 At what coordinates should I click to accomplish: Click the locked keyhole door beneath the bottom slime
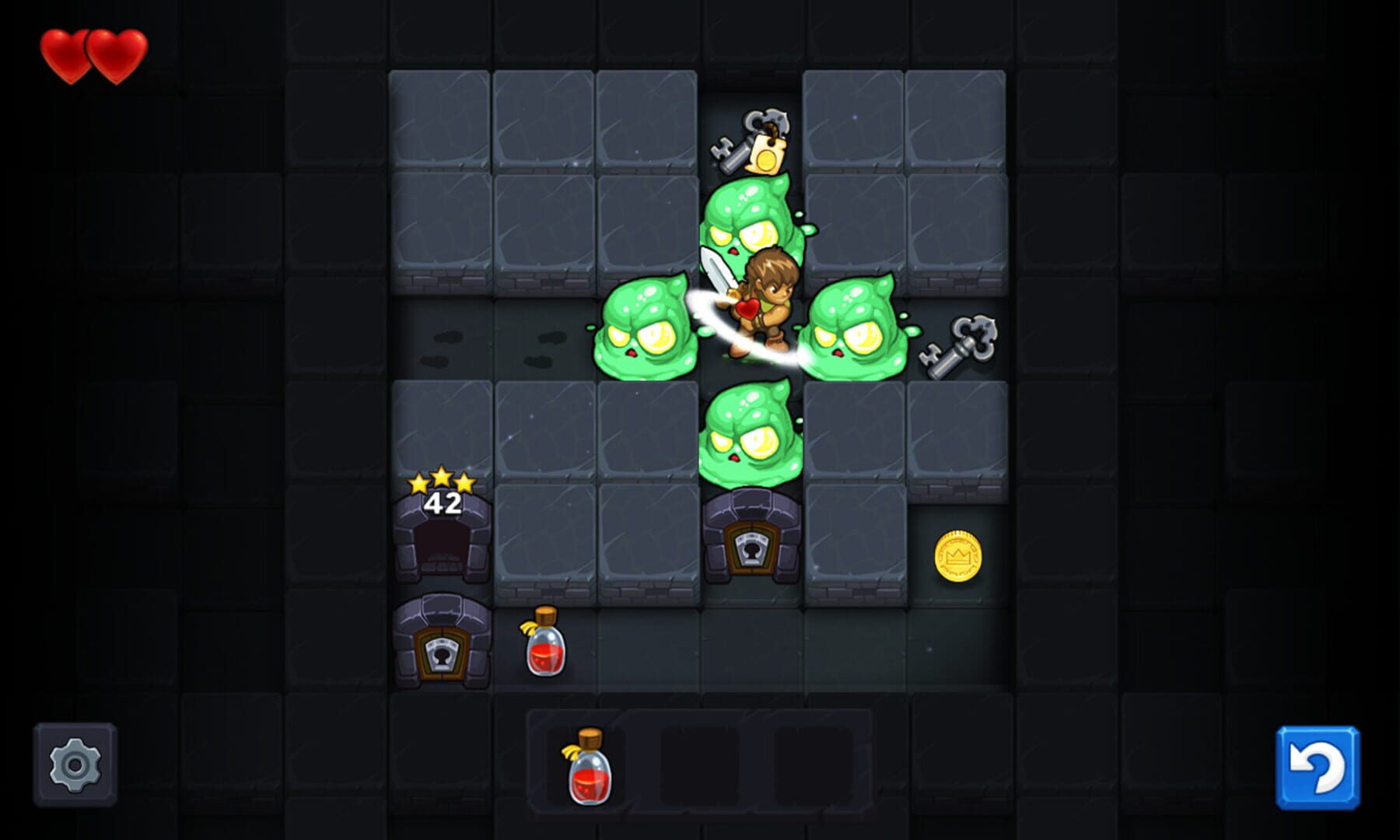[x=751, y=544]
